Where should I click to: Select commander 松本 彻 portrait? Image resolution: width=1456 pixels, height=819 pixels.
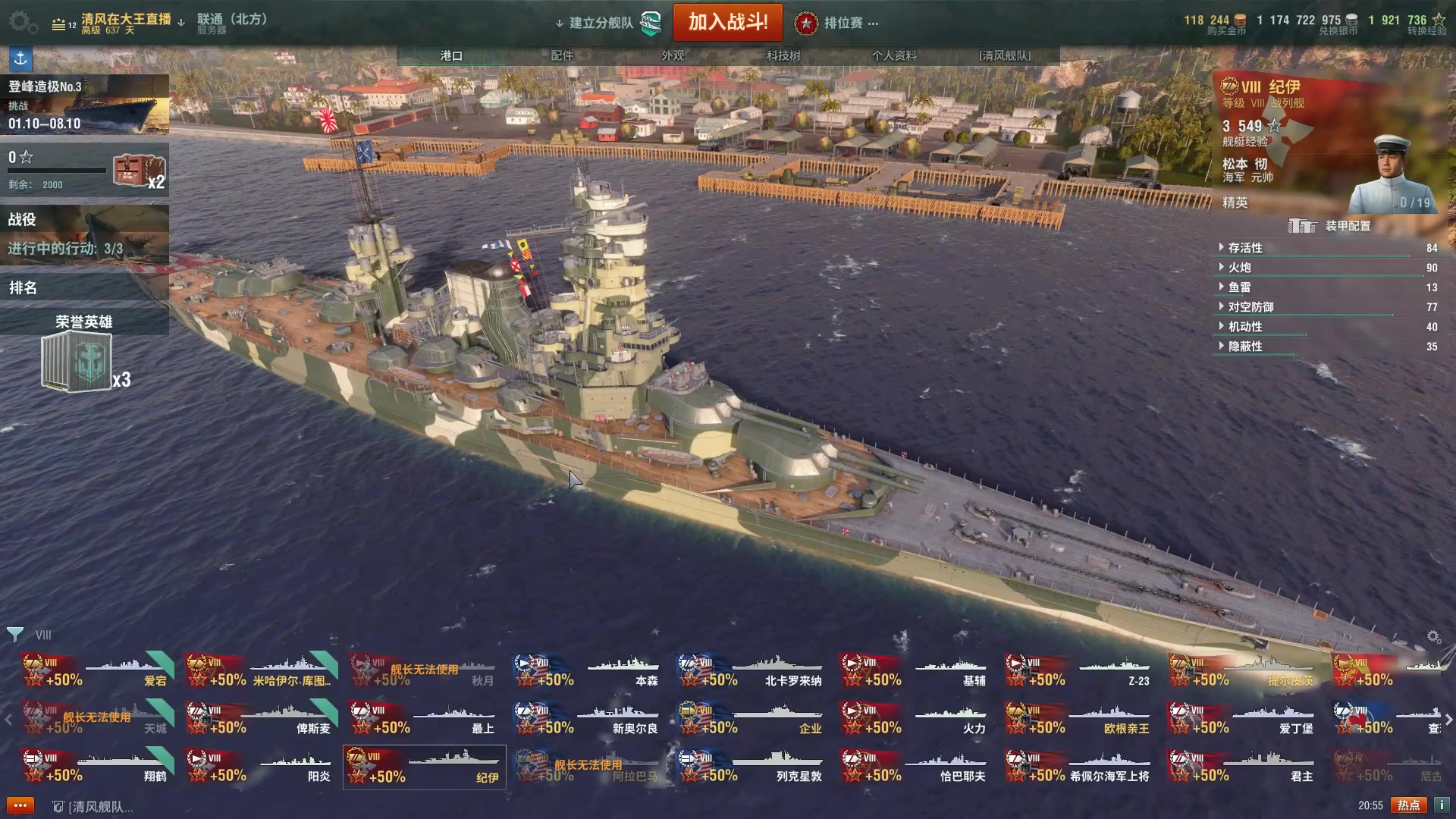pos(1392,176)
